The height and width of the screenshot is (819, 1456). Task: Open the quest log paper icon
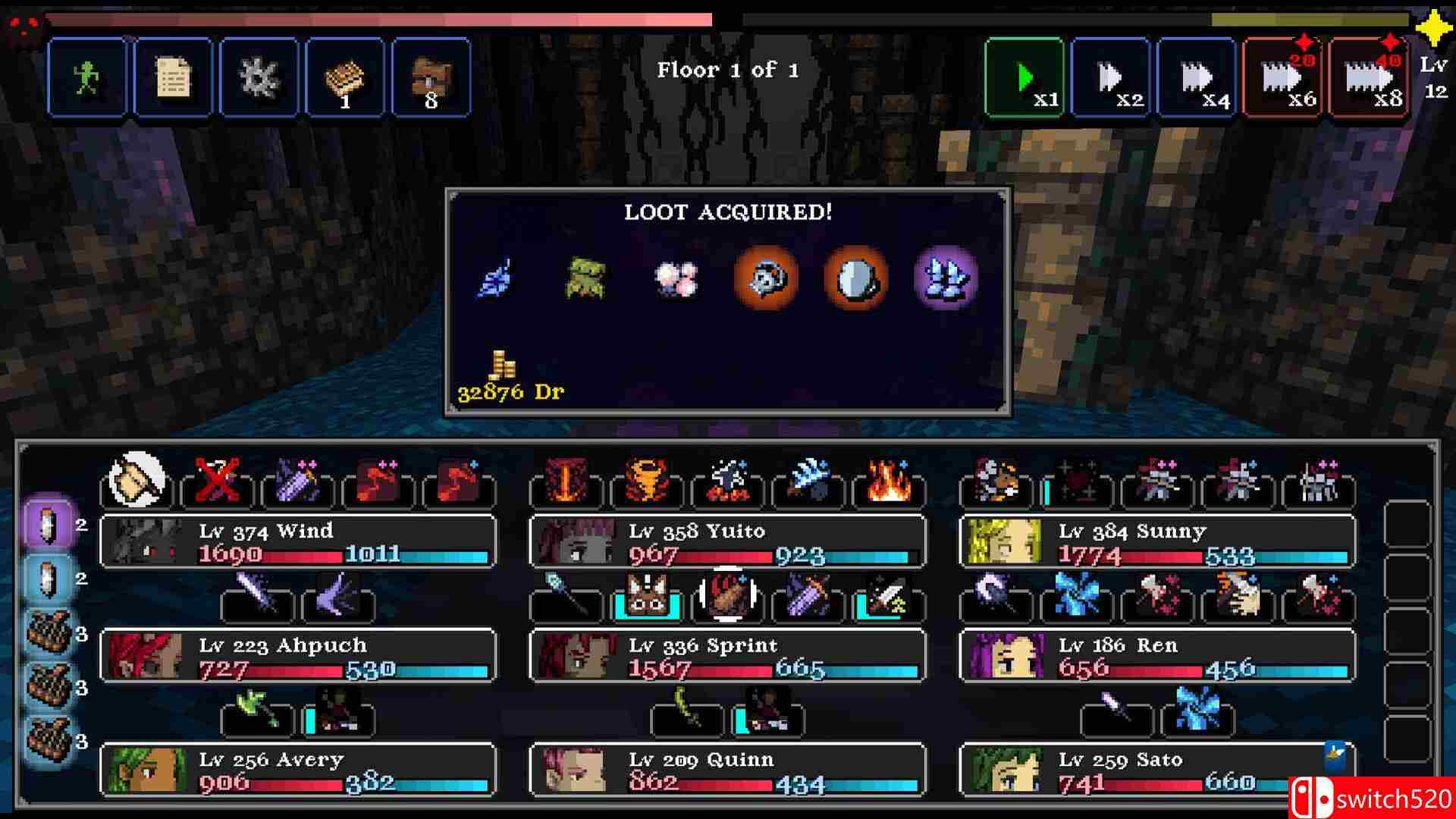[173, 76]
